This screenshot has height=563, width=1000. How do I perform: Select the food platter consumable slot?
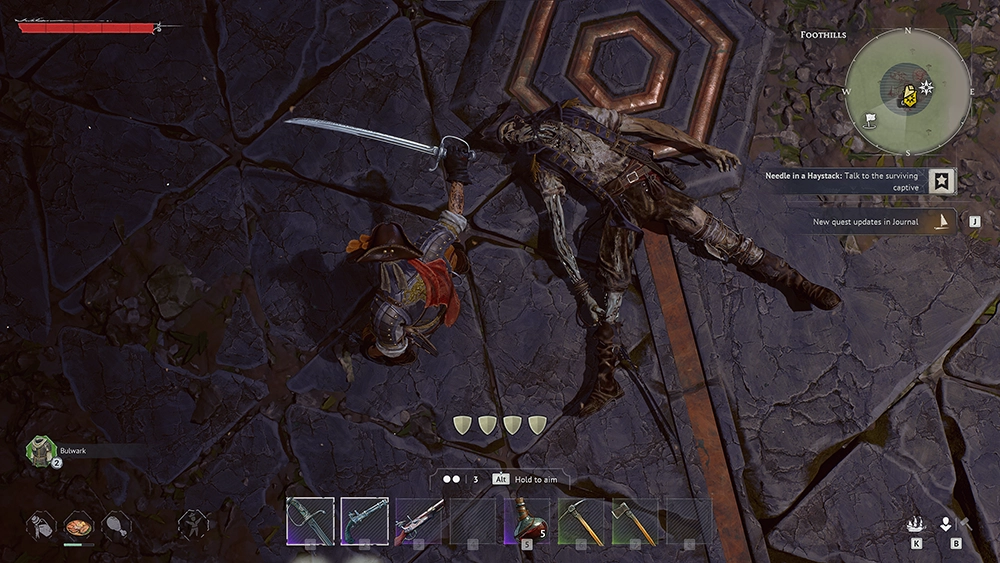point(78,523)
